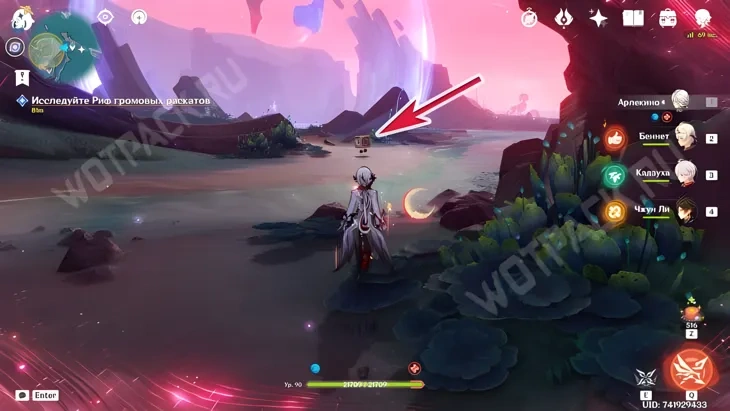Use Arlecchino's Elemental Skill
The image size is (730, 411).
tap(645, 376)
